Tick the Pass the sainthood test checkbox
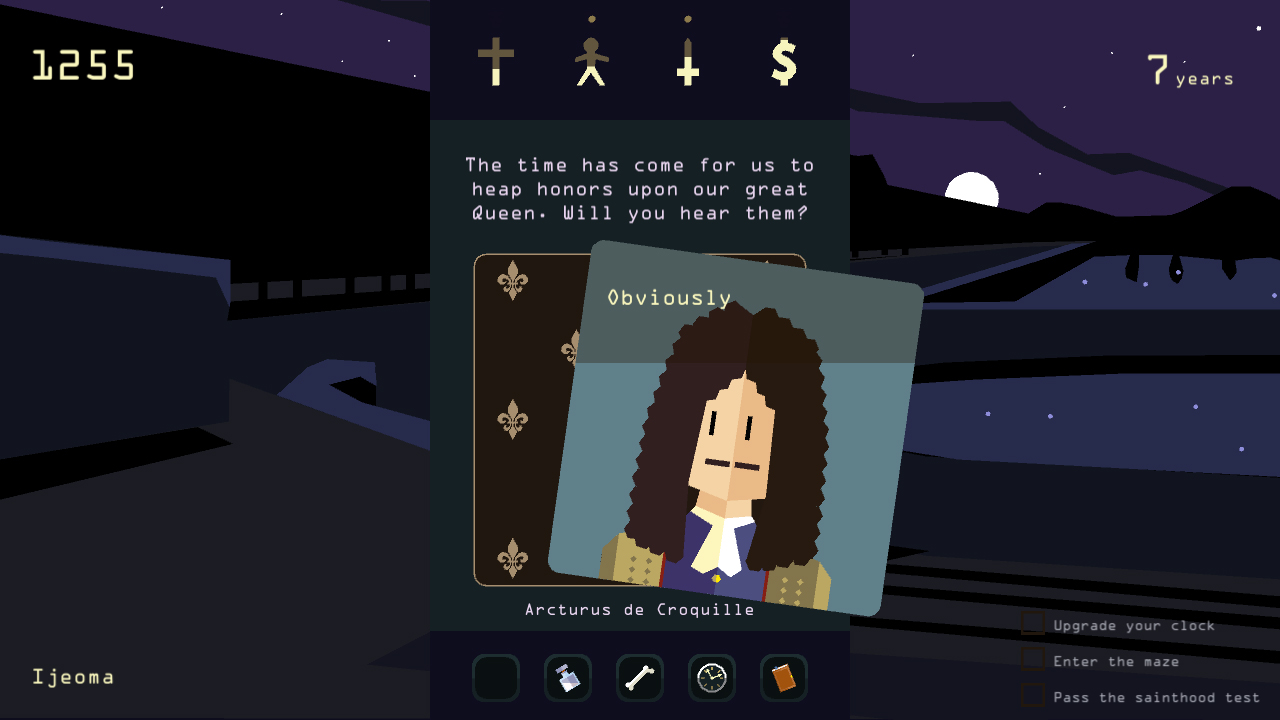 pos(1032,695)
